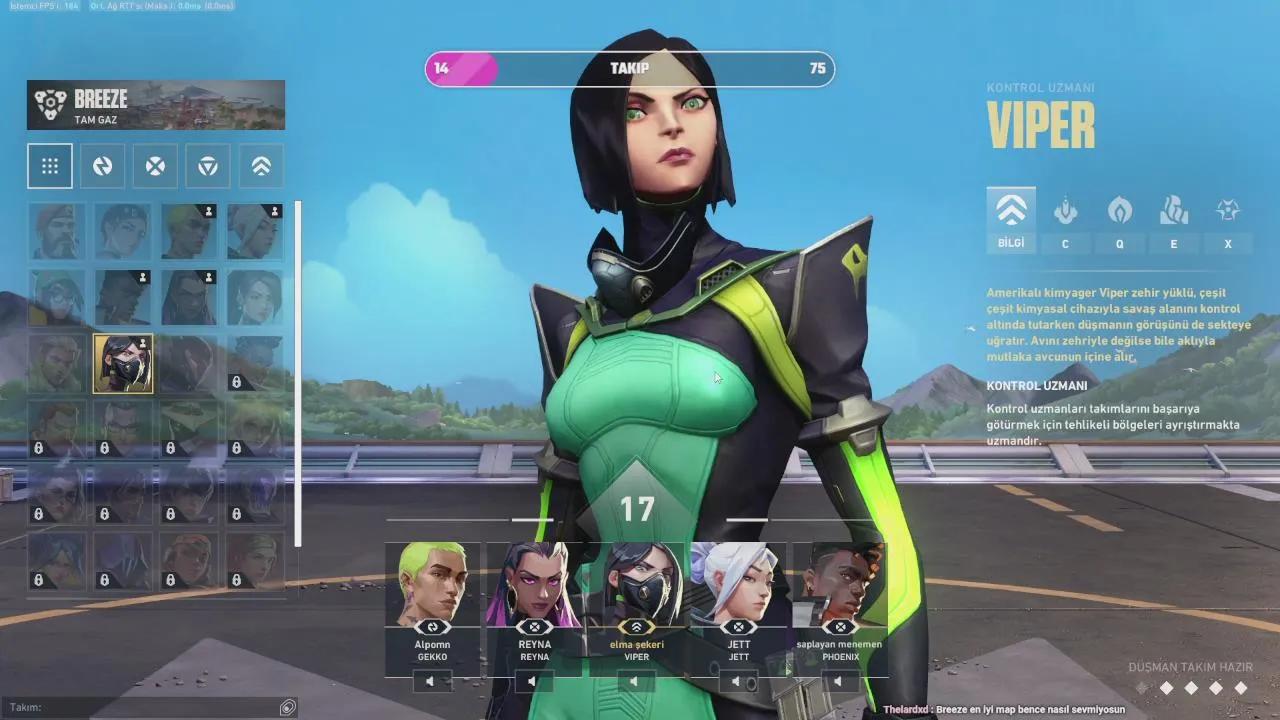Image resolution: width=1280 pixels, height=720 pixels.
Task: Click the Takım chat input field
Action: coord(140,706)
